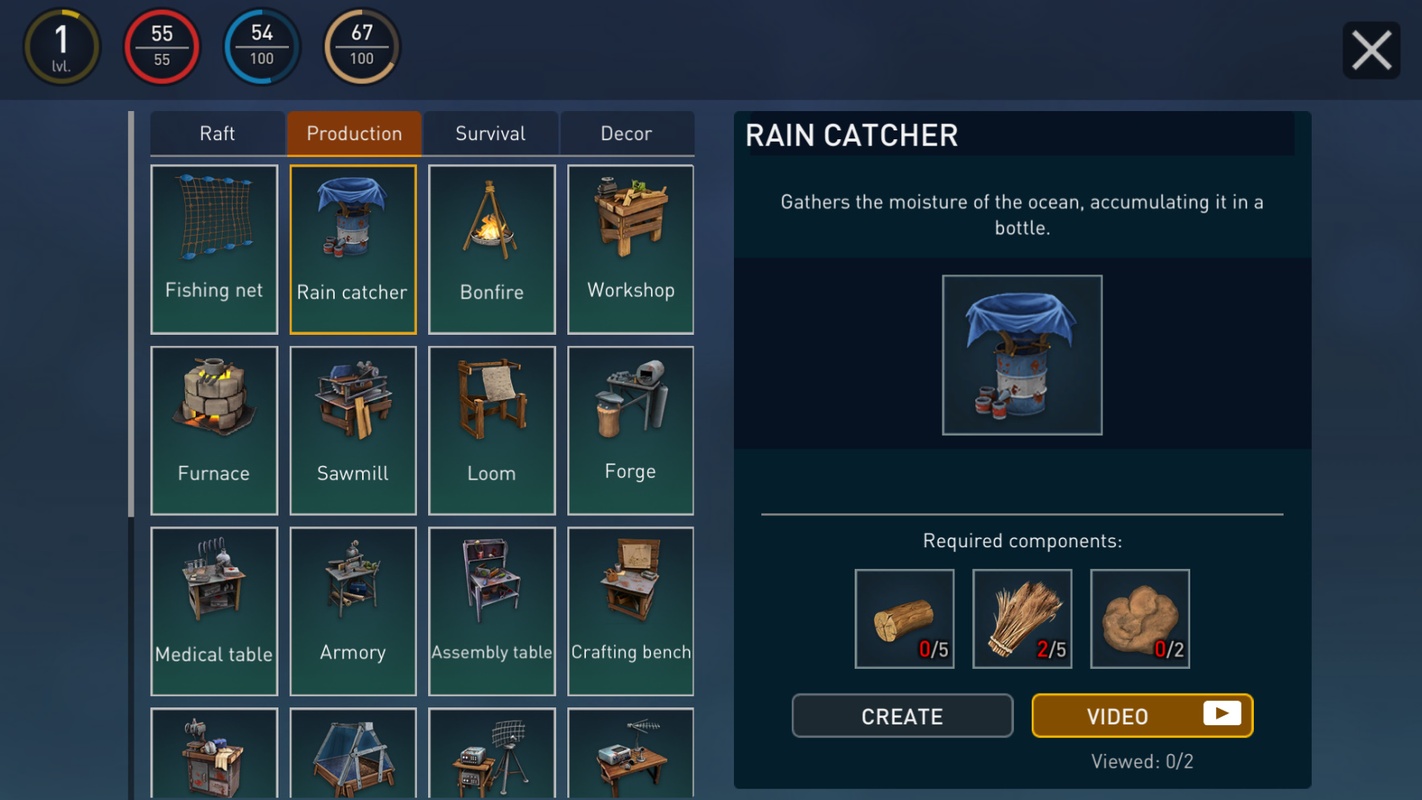Screen dimensions: 1422x800
Task: Open the Sawmill blueprint
Action: point(352,430)
